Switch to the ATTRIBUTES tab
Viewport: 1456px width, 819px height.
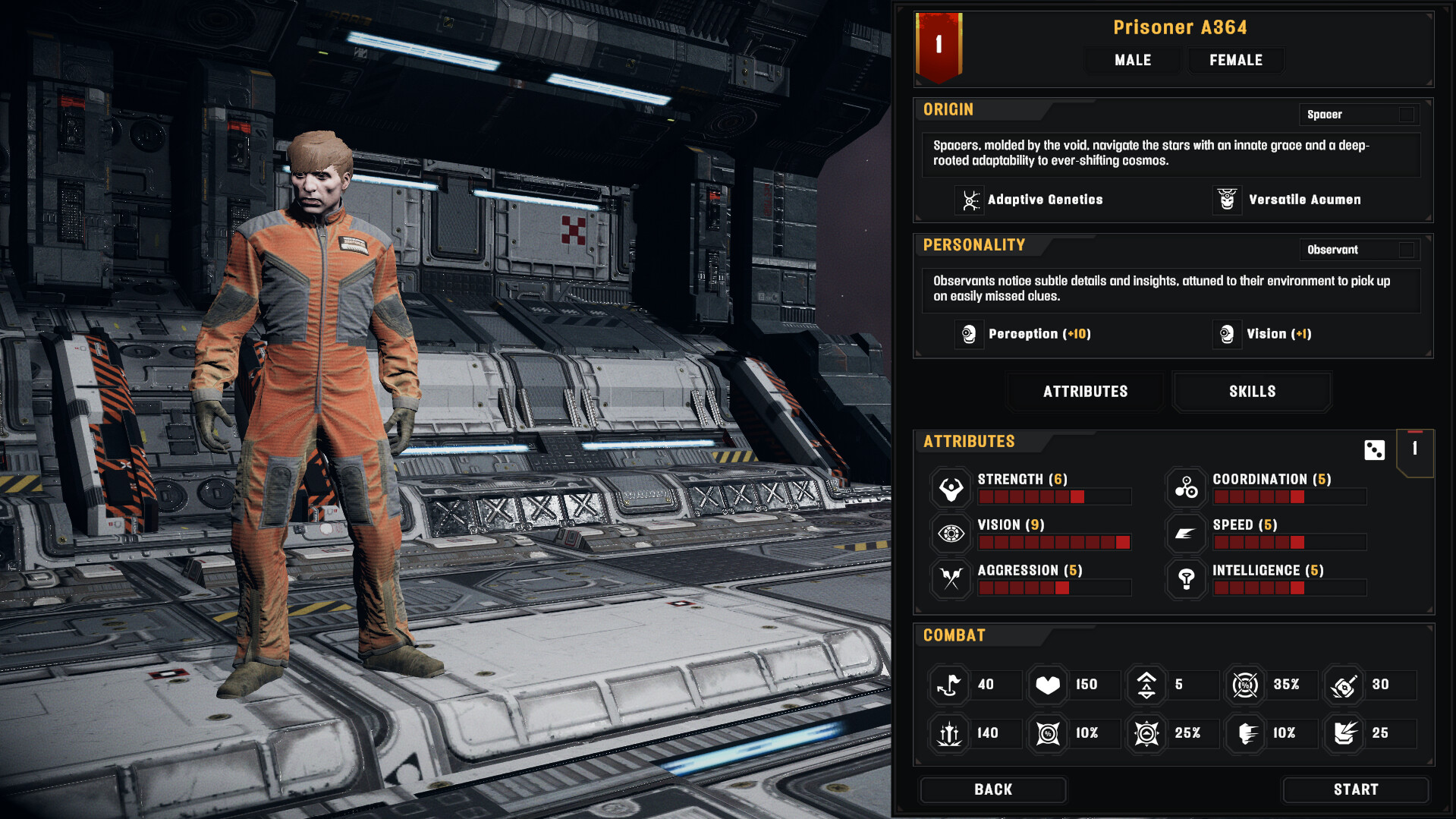(x=1084, y=391)
